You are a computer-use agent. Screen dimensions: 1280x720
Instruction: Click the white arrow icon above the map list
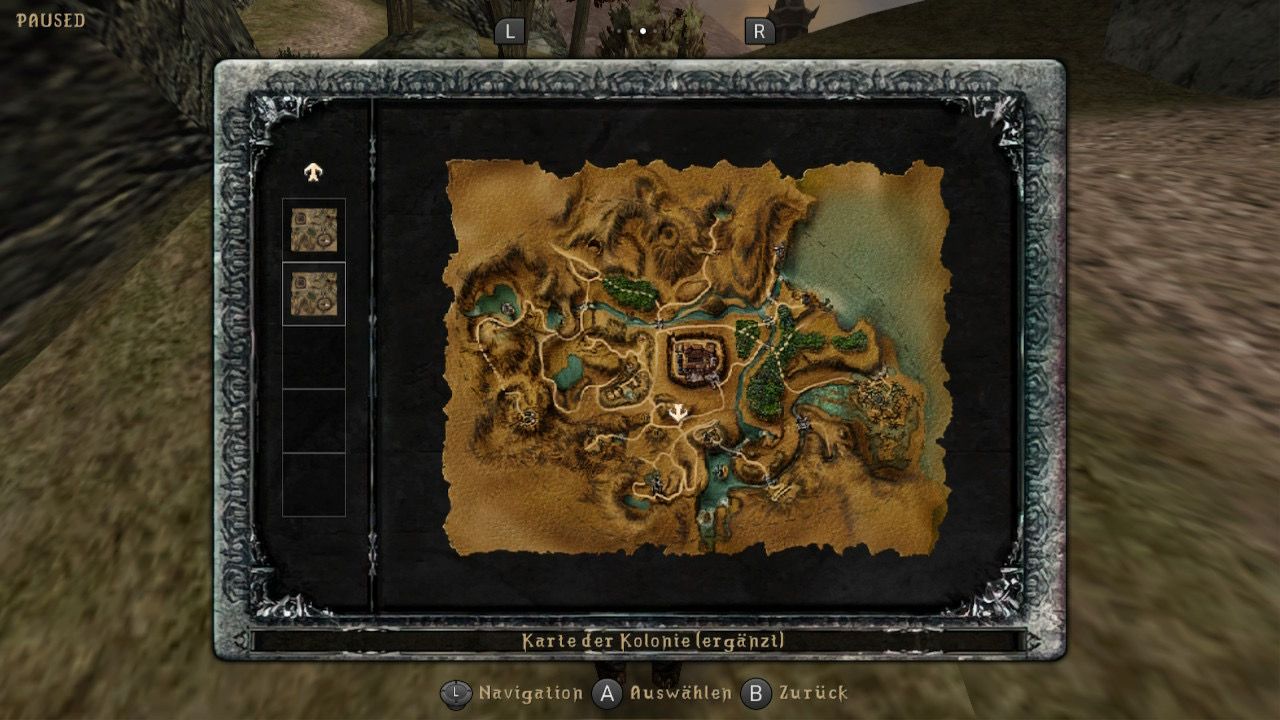(314, 172)
